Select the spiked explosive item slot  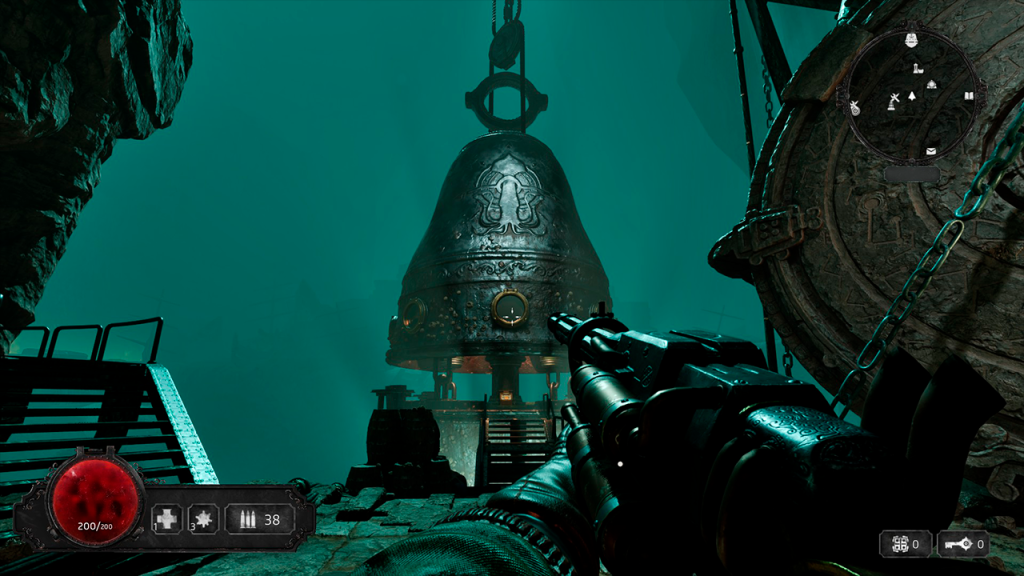(204, 520)
